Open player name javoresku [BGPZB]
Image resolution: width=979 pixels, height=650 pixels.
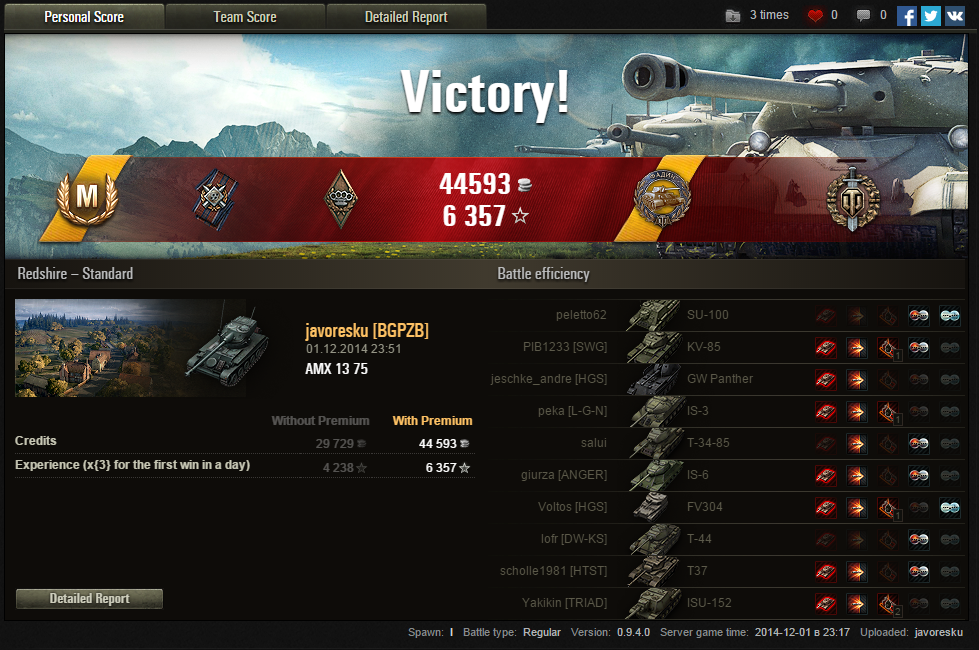click(366, 331)
